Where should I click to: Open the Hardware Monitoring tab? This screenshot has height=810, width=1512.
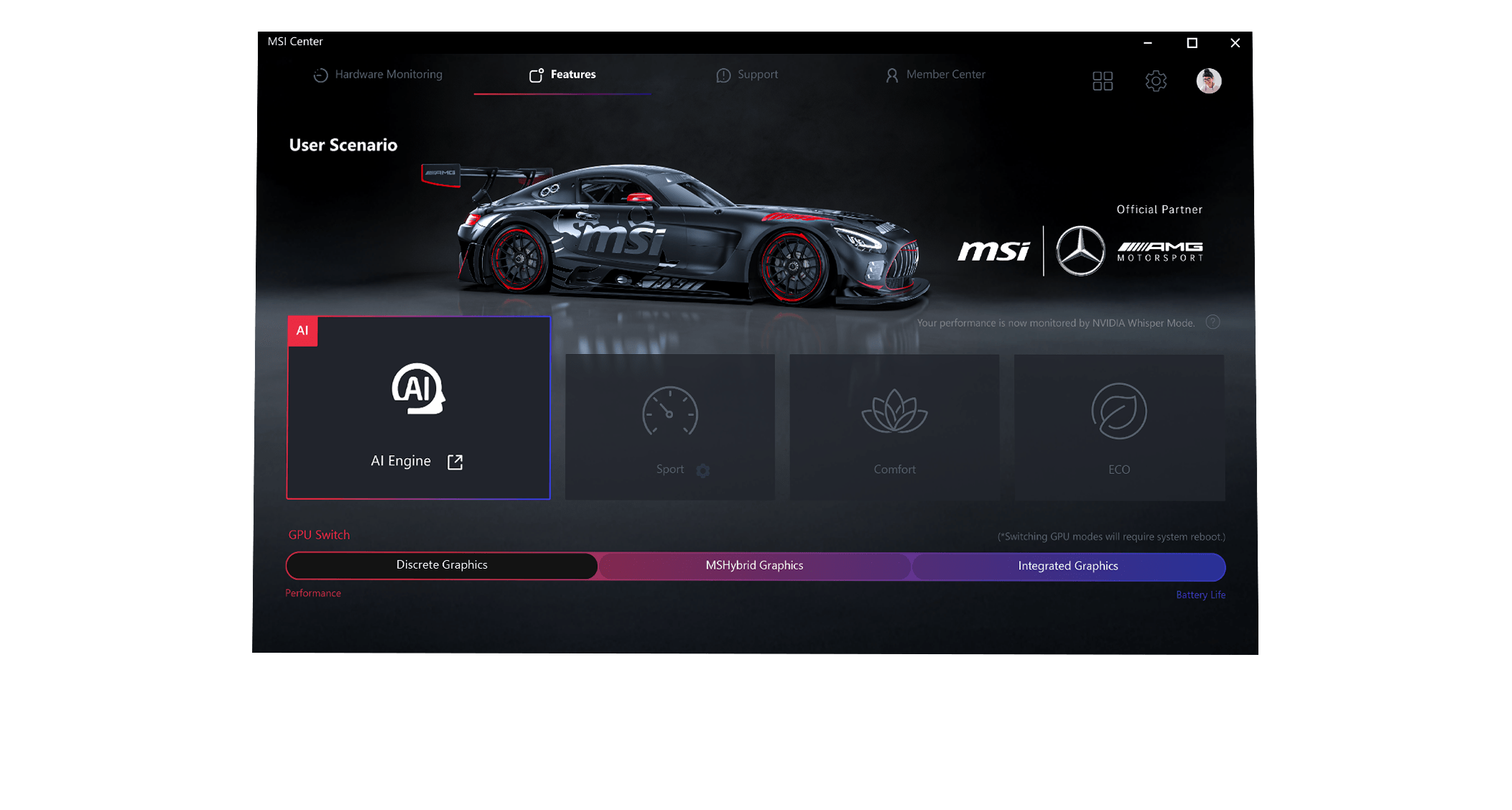coord(378,75)
